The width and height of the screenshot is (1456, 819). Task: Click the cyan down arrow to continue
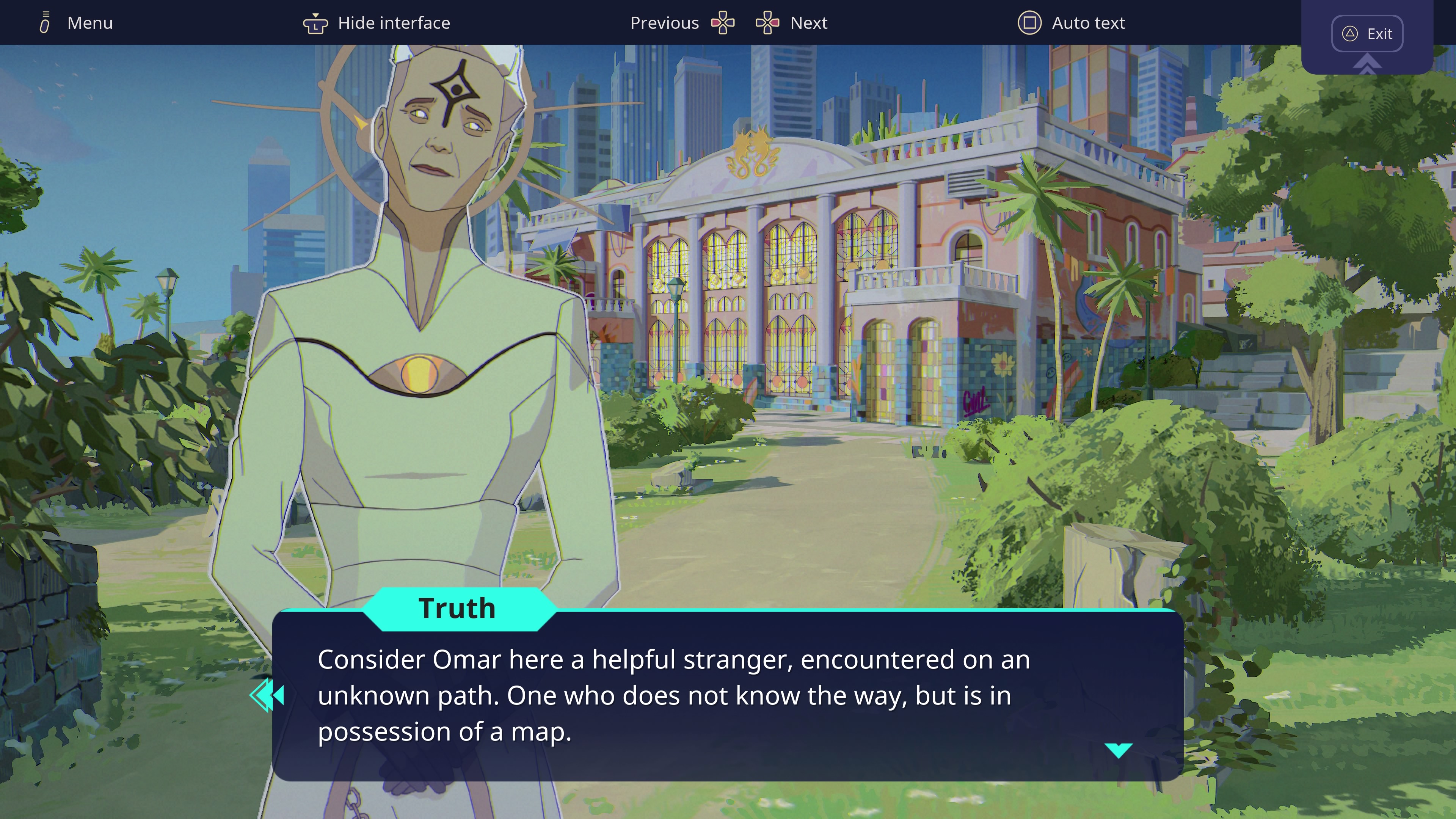coord(1118,750)
